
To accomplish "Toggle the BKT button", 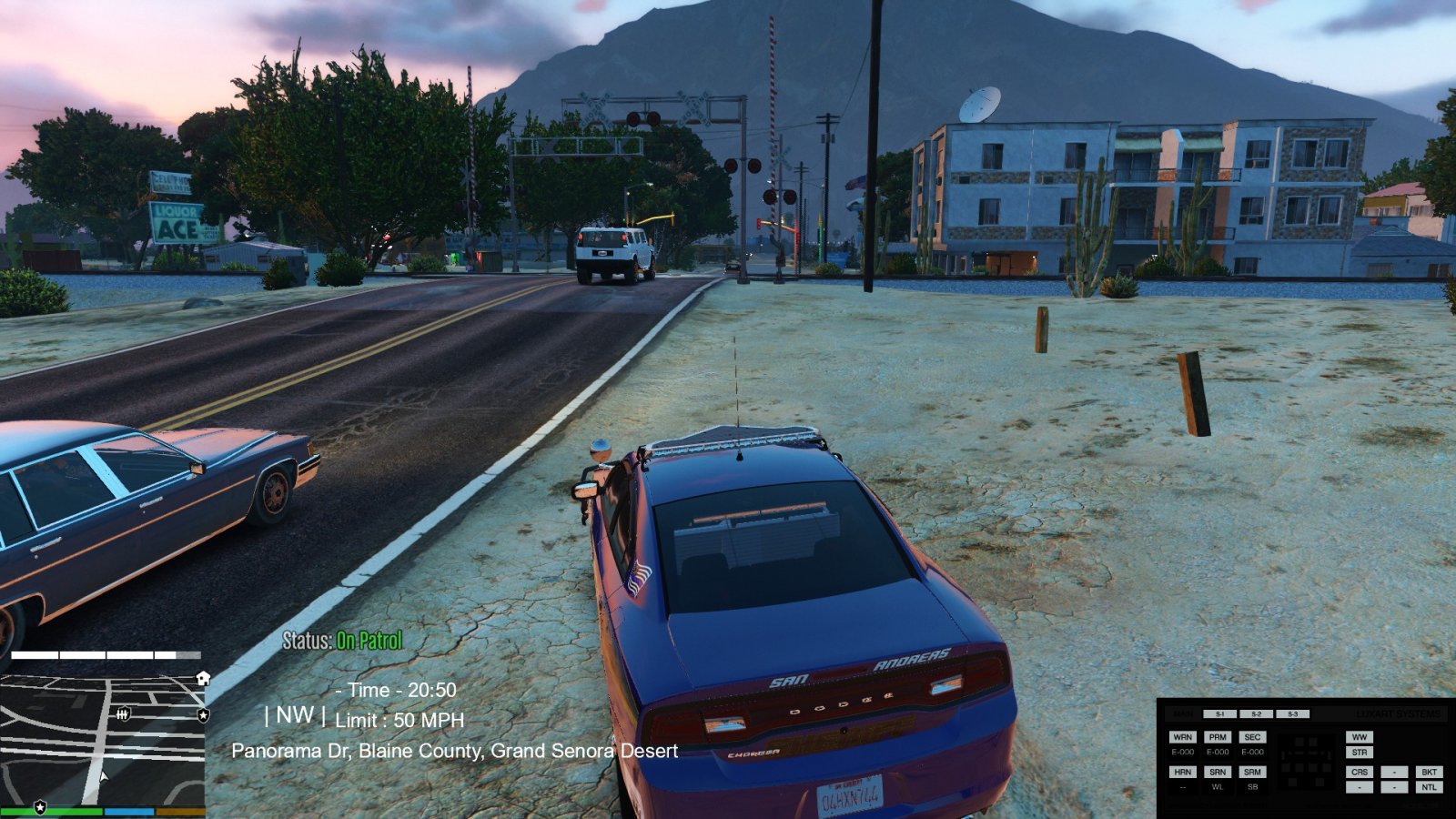I will (1429, 772).
